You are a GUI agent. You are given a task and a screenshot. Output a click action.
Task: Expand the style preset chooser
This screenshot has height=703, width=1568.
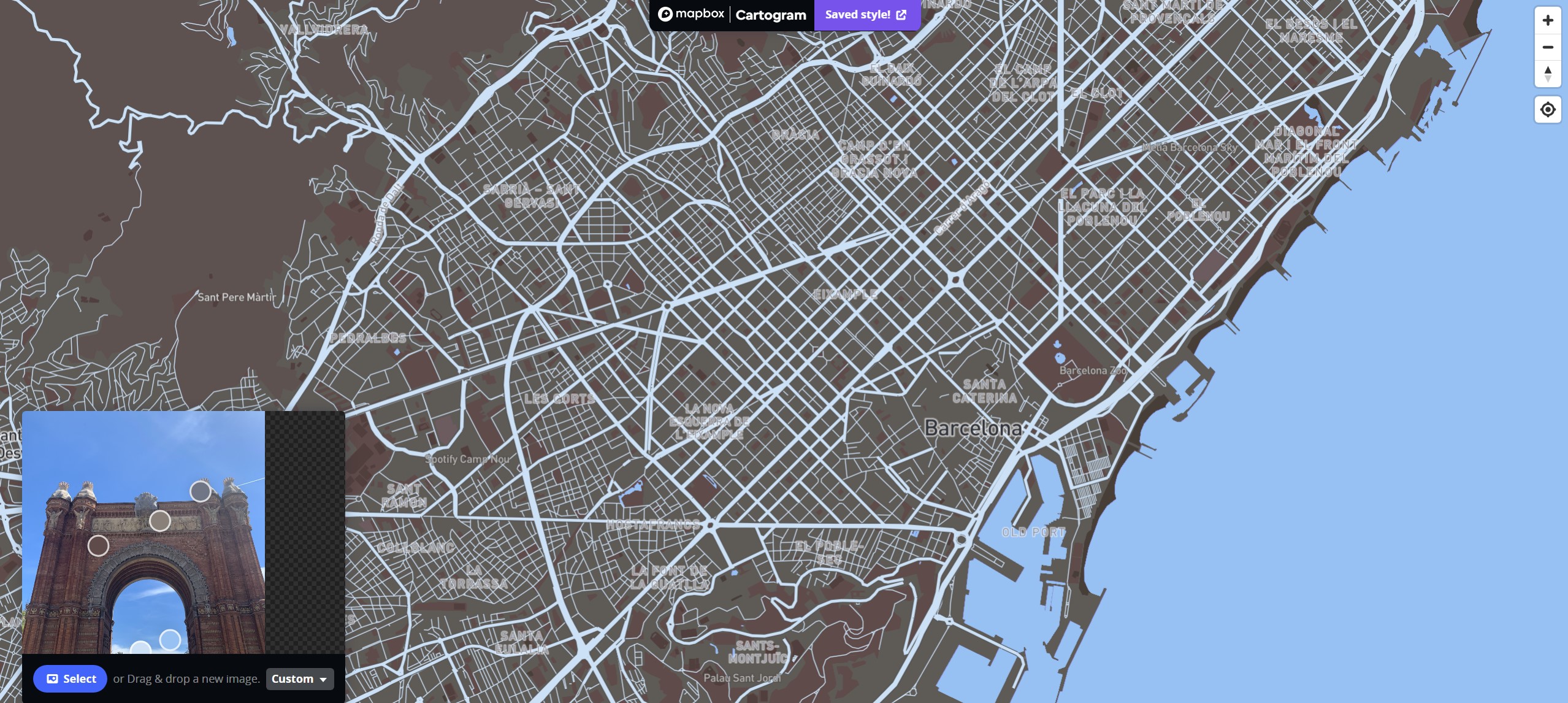299,678
